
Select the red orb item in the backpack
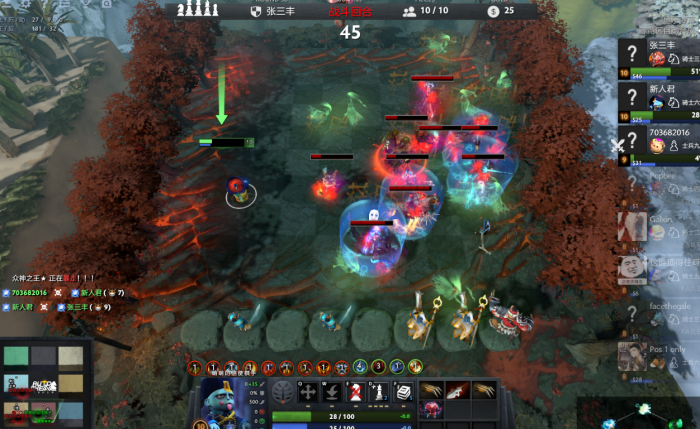pos(432,408)
